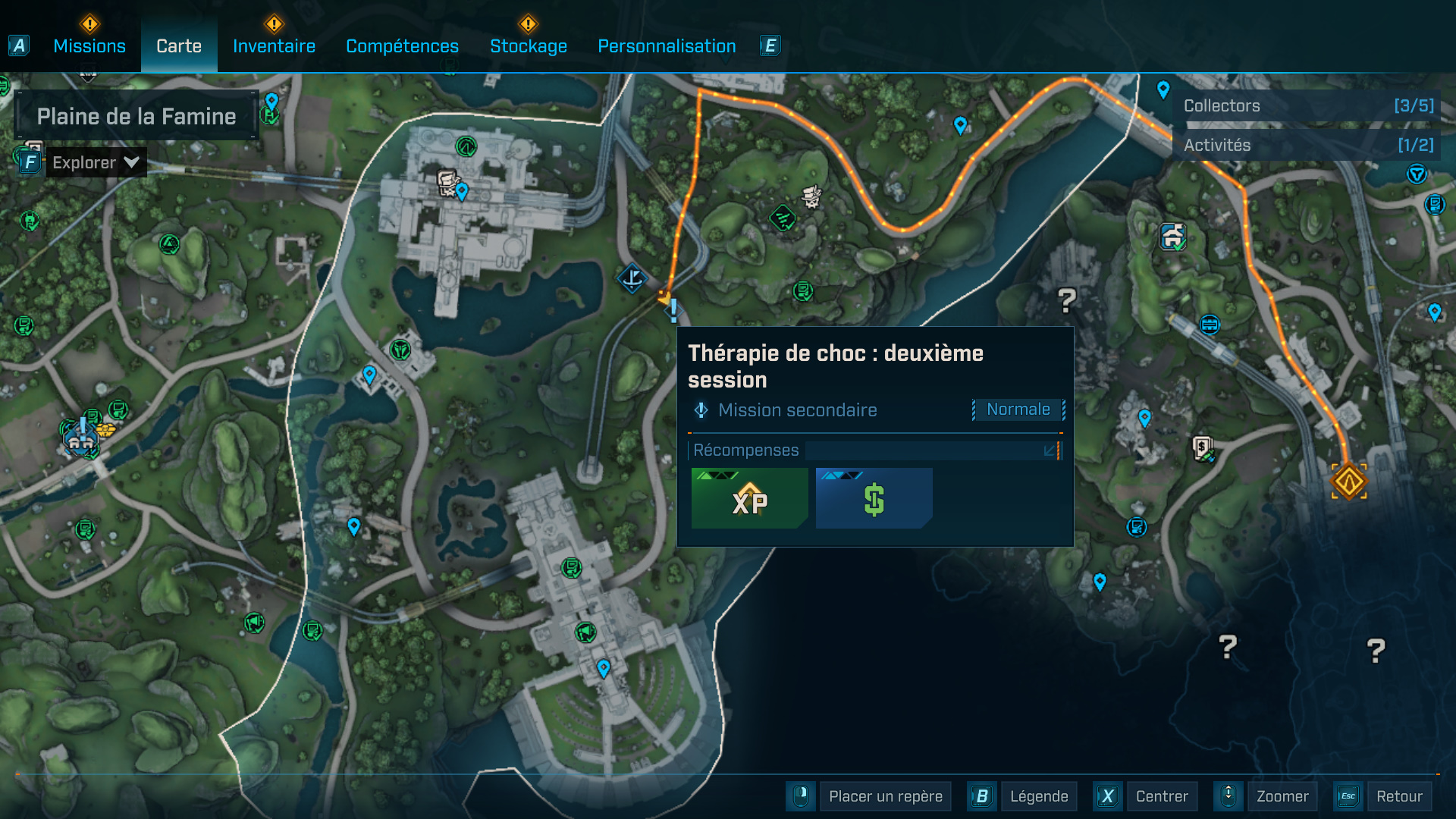Click the unknown location question mark near tooltip
This screenshot has height=819, width=1456.
pos(1066,300)
